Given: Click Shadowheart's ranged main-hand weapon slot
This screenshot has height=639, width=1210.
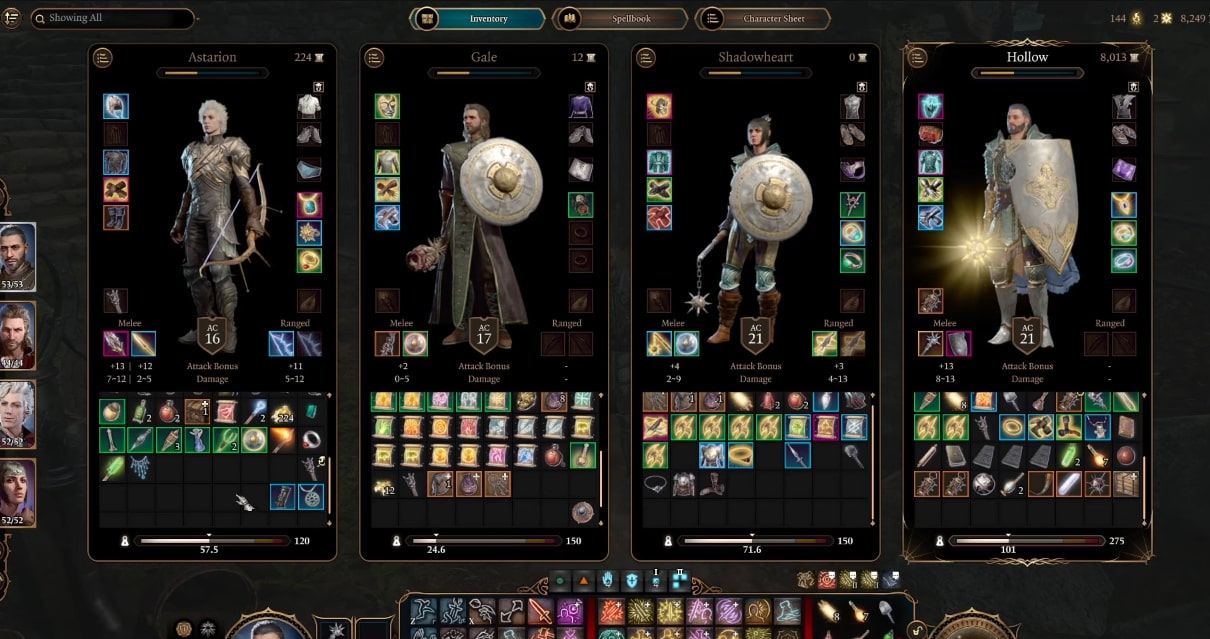Looking at the screenshot, I should point(825,344).
